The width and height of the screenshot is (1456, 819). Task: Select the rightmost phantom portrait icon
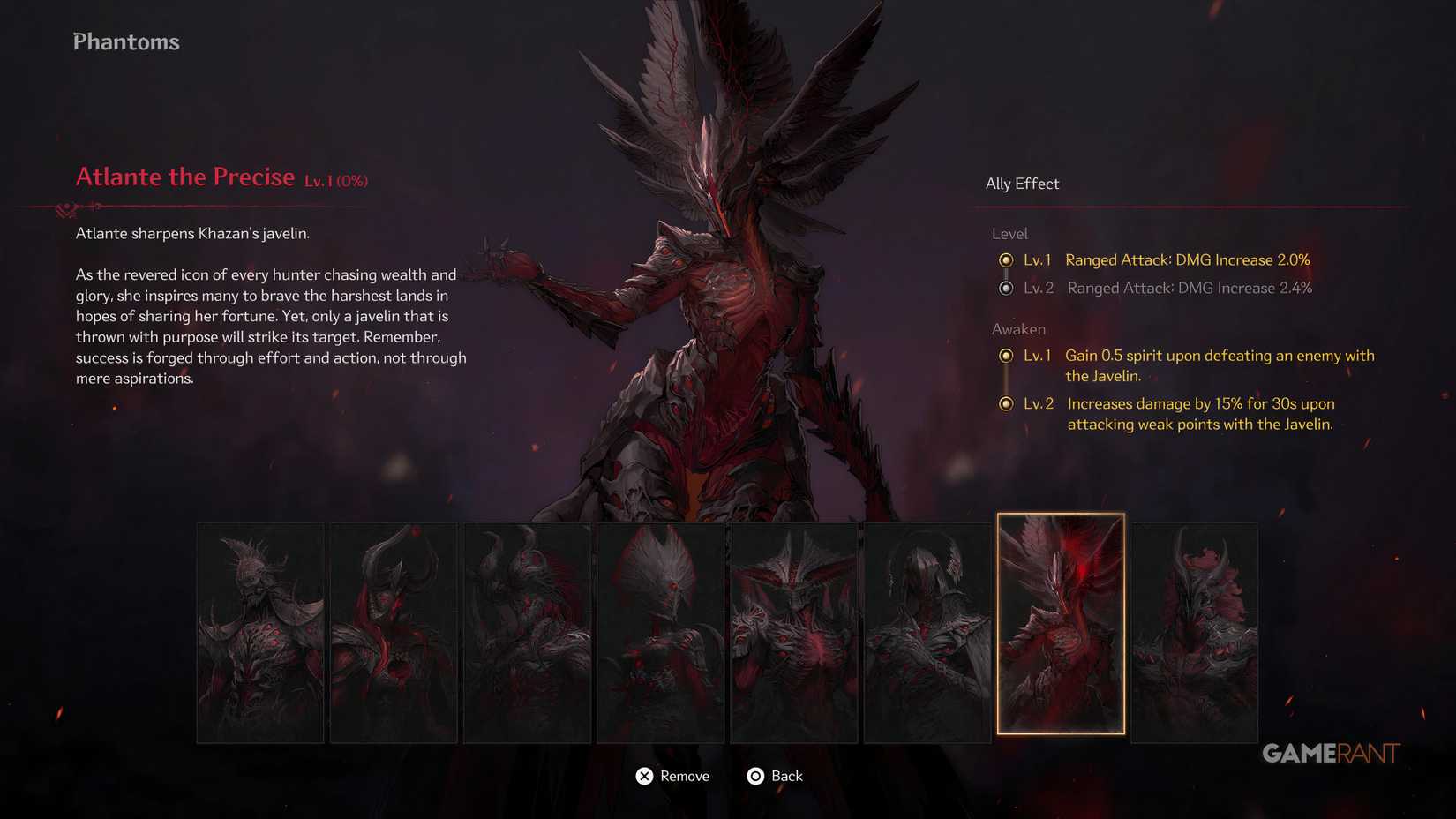(1196, 632)
